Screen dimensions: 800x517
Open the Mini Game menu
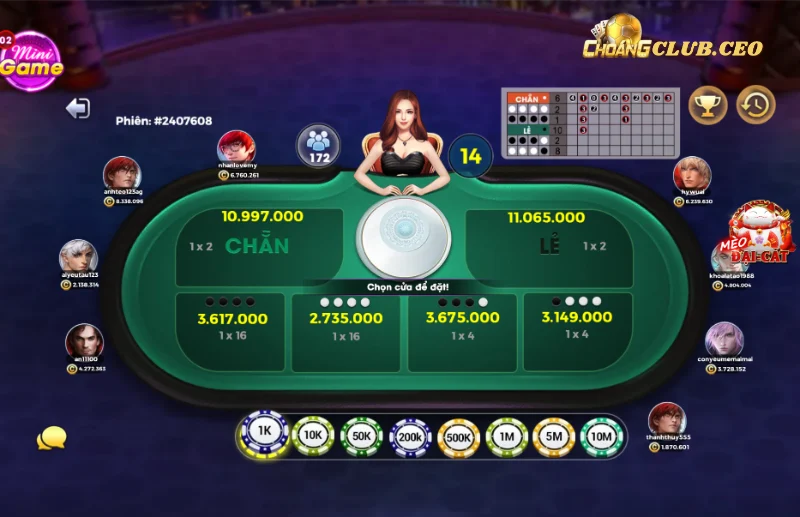click(30, 62)
